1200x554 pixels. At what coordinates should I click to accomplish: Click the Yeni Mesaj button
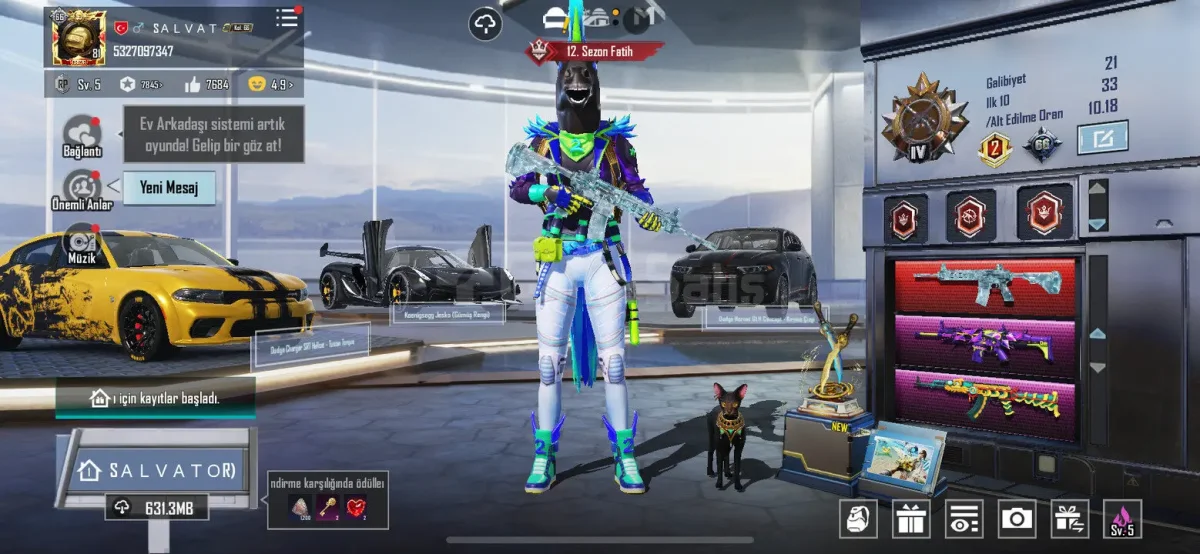tap(168, 187)
